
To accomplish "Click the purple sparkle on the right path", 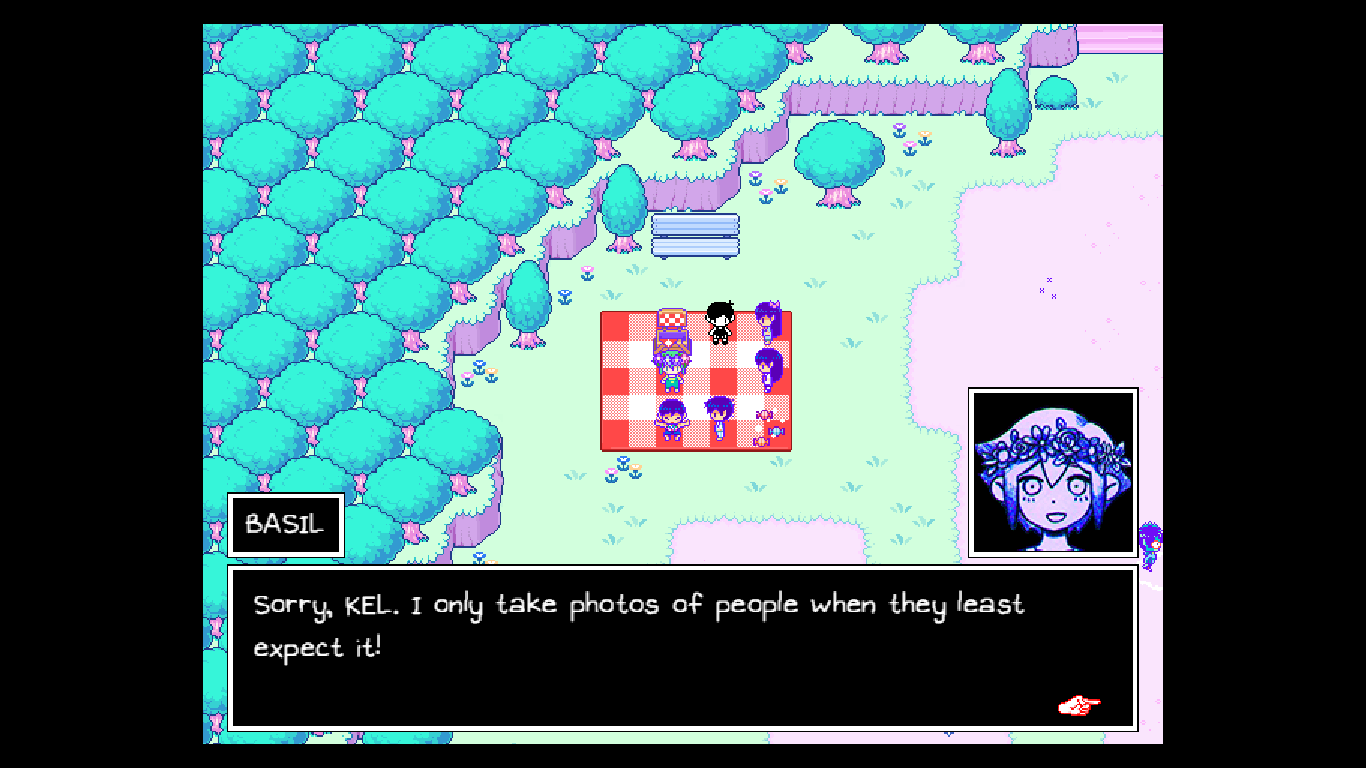I will pos(1050,292).
